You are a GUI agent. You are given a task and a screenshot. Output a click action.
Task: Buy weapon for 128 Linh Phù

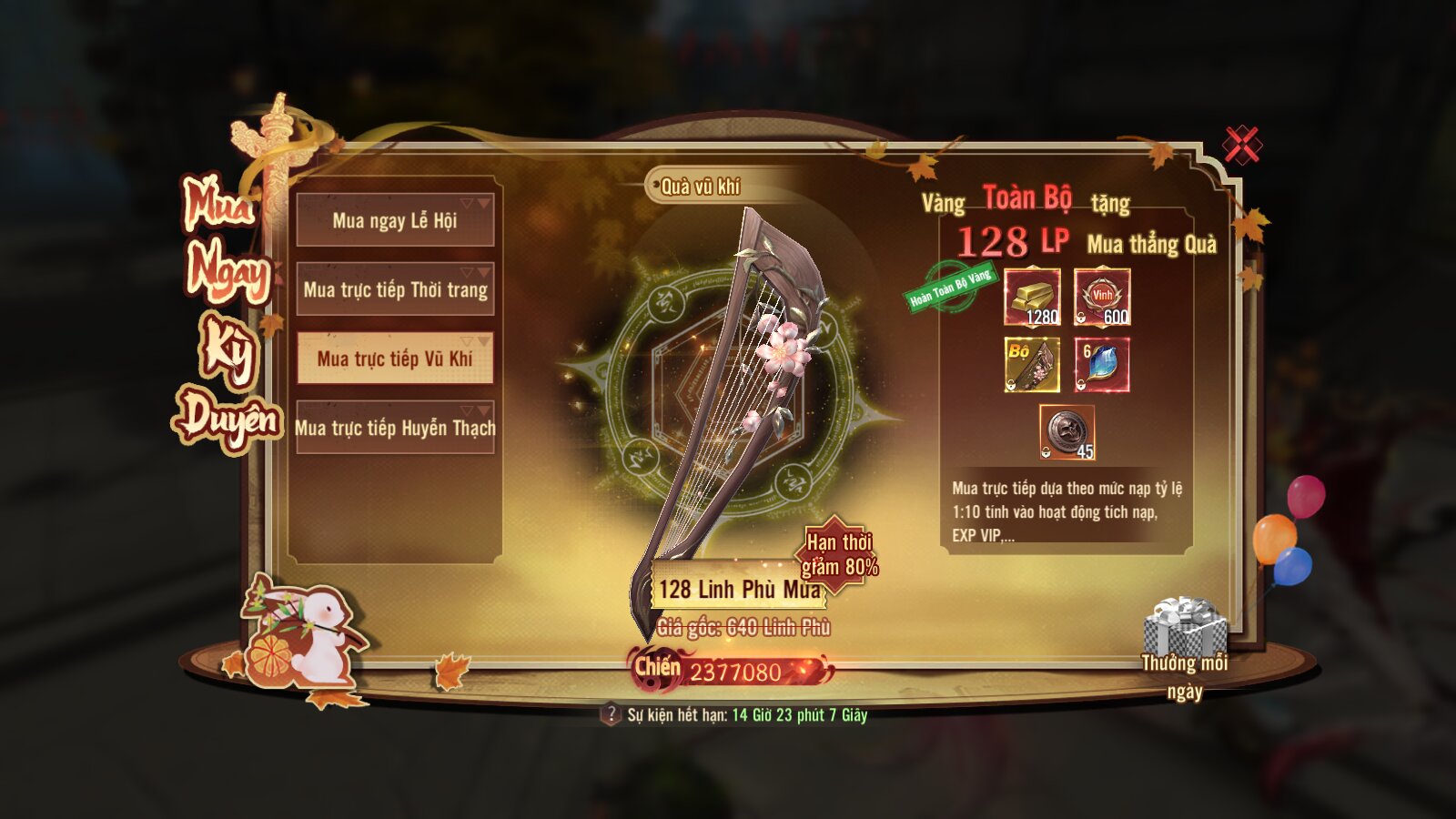pyautogui.click(x=739, y=590)
